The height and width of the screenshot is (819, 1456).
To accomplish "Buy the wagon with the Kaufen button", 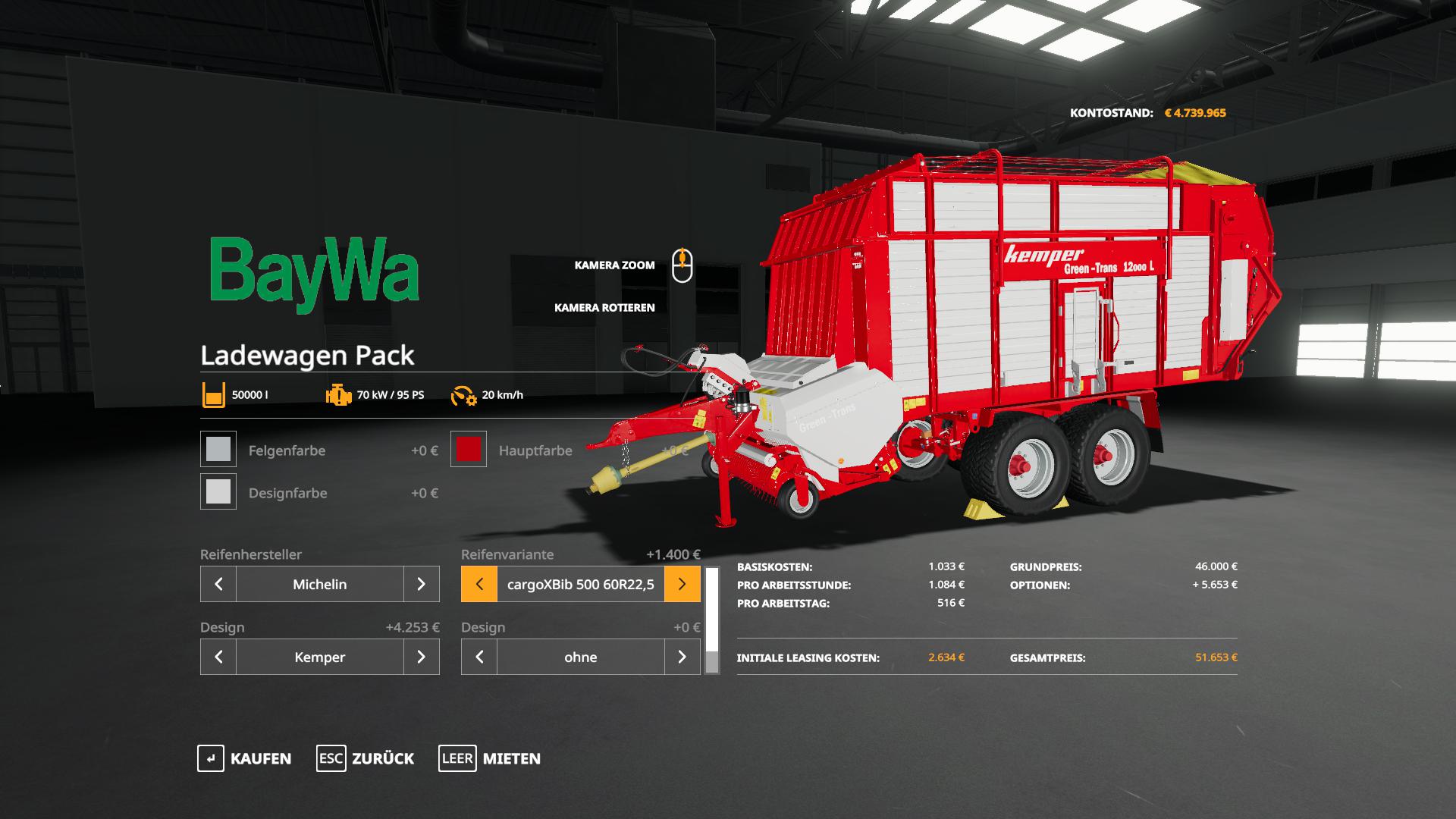I will coord(244,758).
